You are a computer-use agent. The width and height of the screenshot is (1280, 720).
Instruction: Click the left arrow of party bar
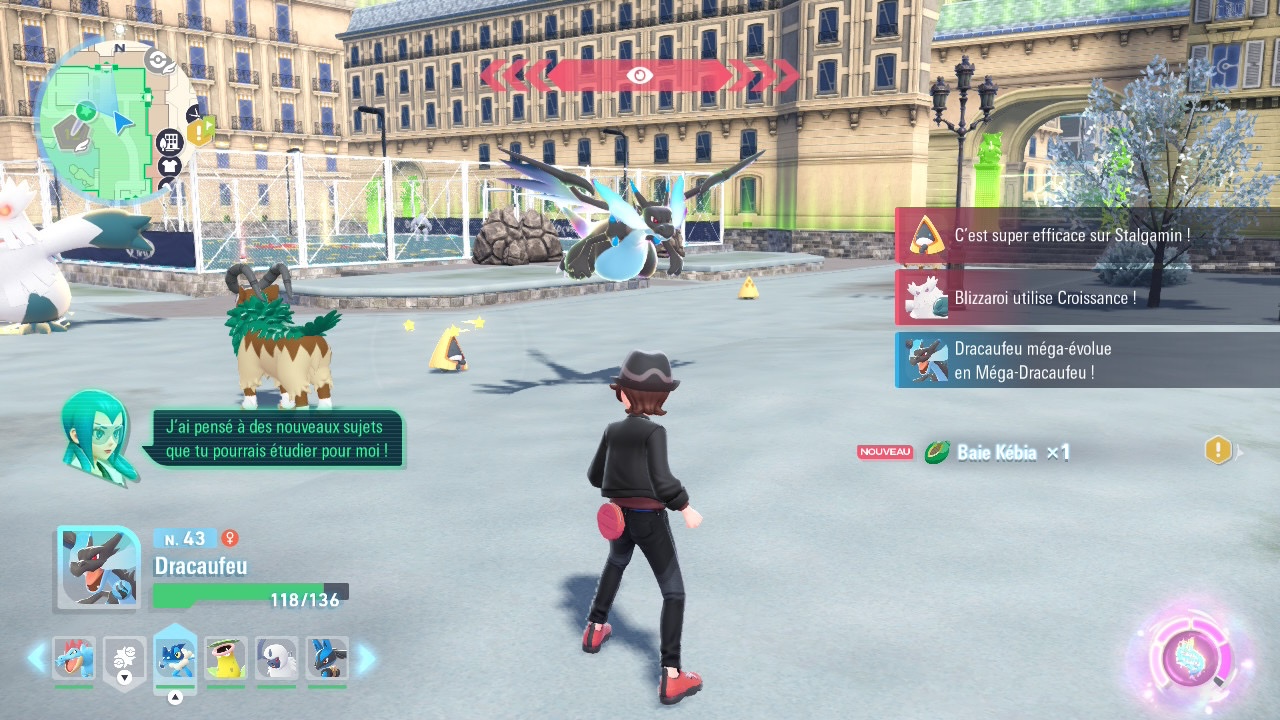37,658
